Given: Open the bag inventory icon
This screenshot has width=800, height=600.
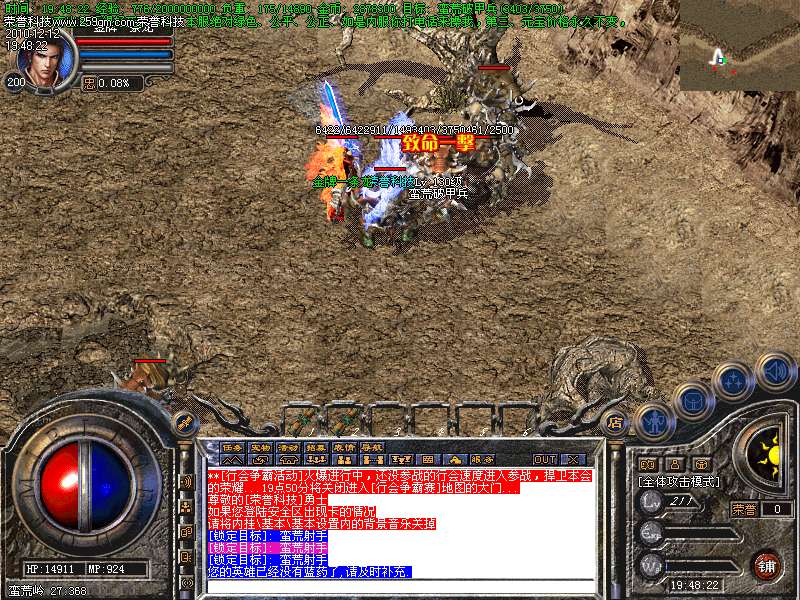Looking at the screenshot, I should point(692,401).
